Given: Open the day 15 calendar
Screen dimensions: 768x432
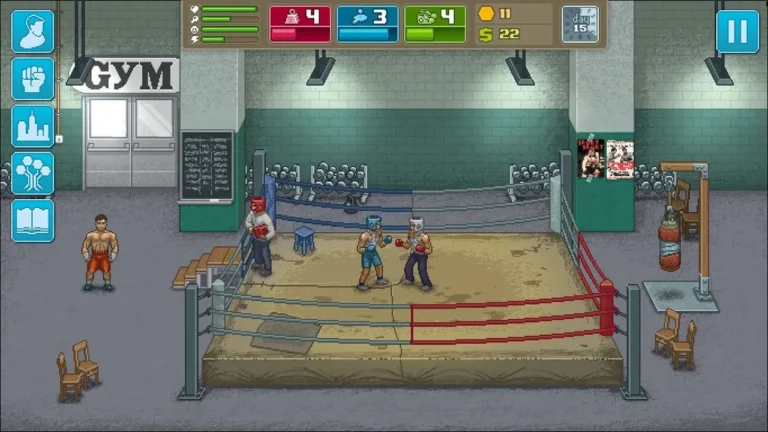Looking at the screenshot, I should (x=580, y=24).
